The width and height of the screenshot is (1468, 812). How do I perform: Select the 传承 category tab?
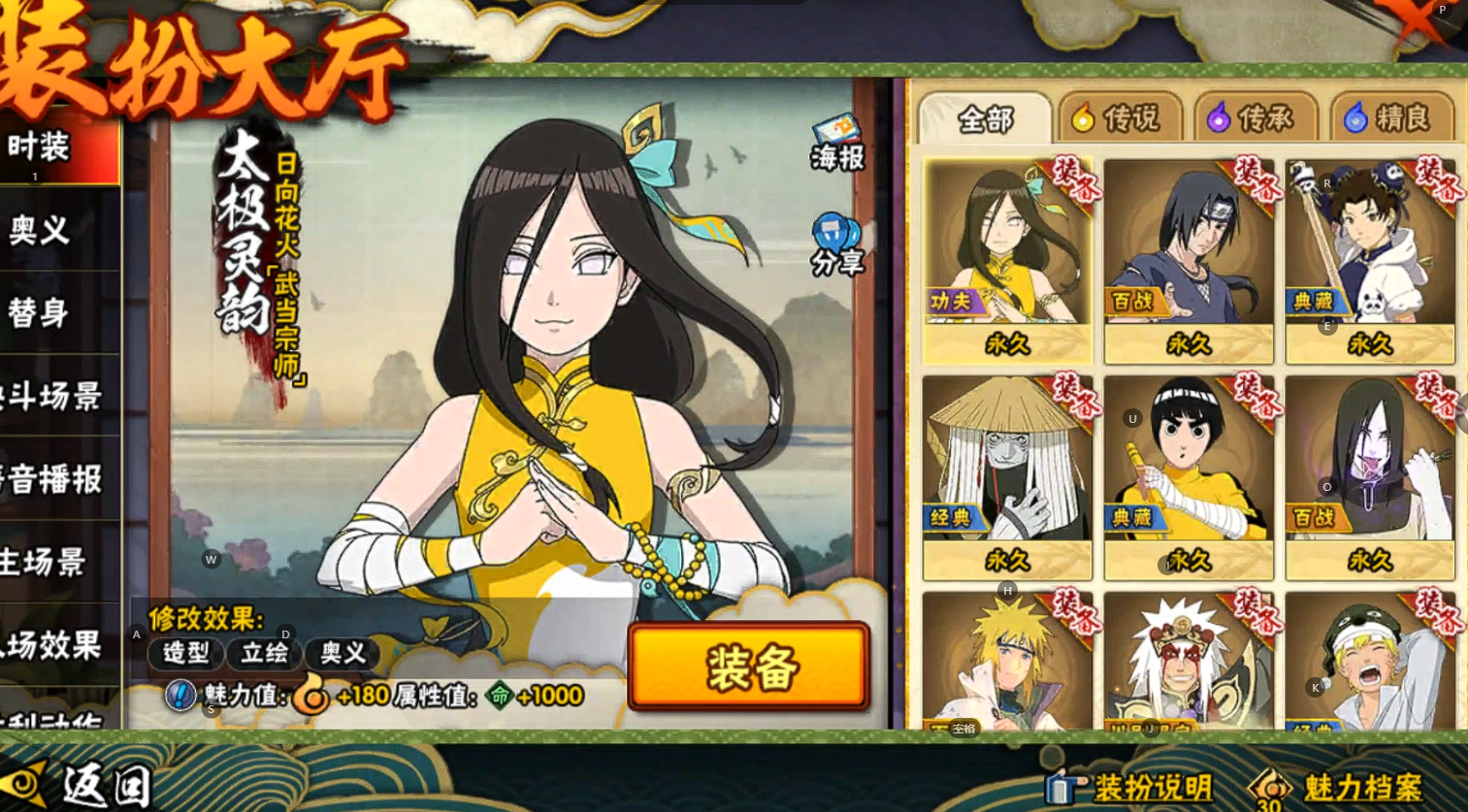click(1255, 119)
